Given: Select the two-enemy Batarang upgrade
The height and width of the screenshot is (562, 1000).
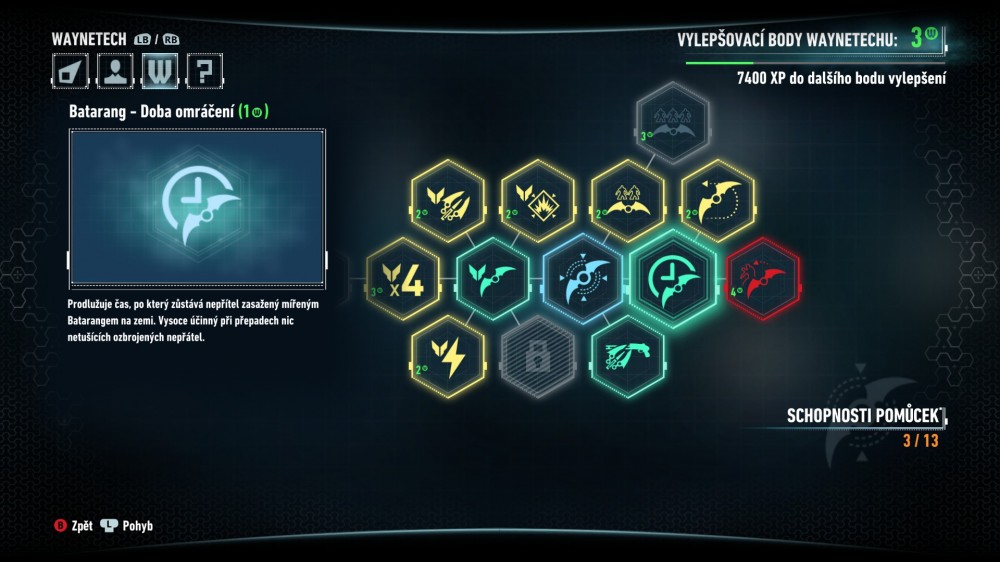Looking at the screenshot, I should (x=627, y=195).
